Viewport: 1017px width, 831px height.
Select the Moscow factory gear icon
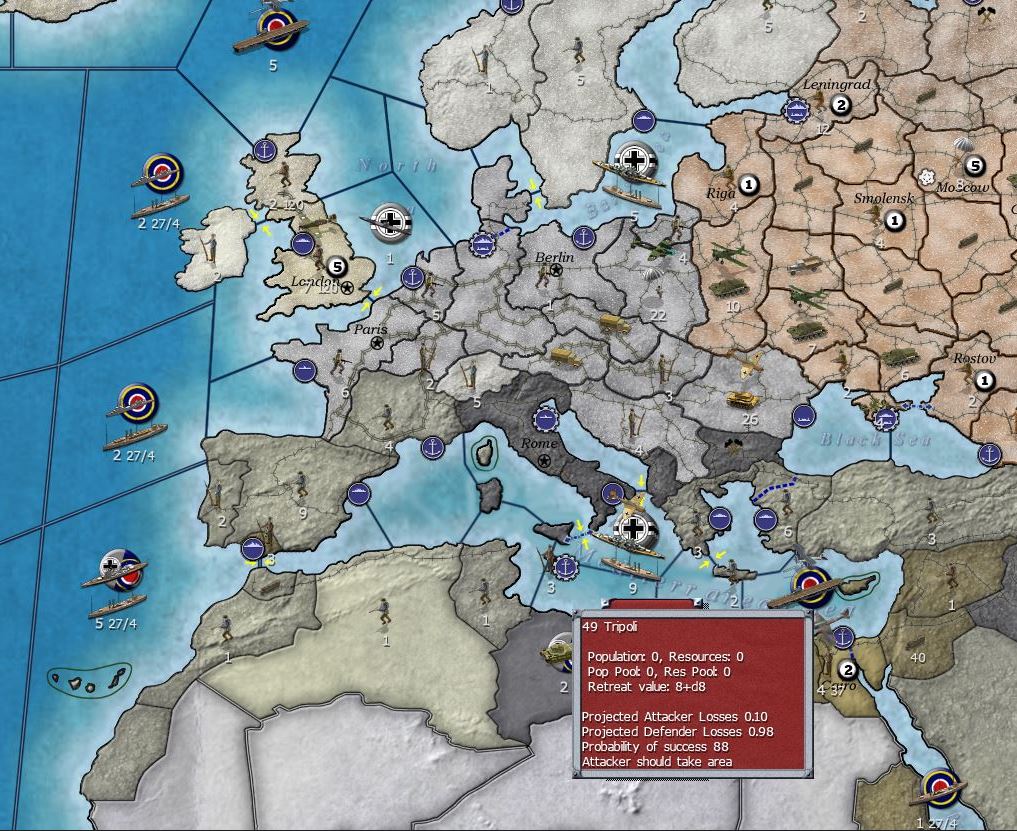tap(928, 176)
